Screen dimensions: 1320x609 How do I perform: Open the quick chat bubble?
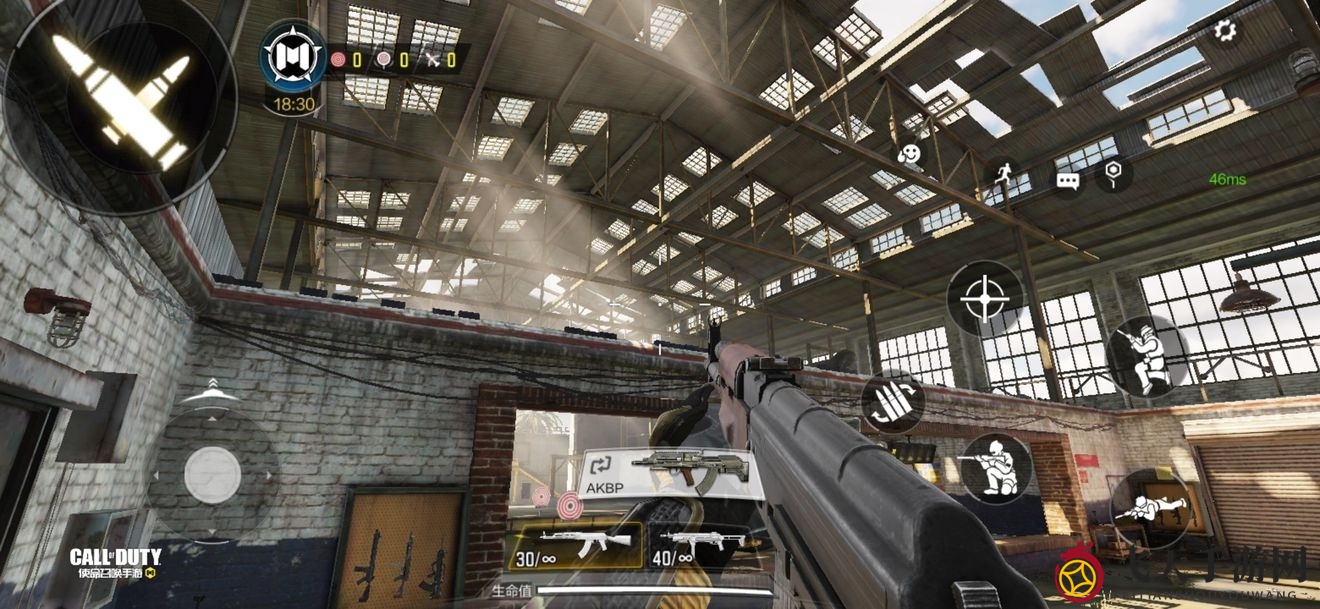(x=1067, y=181)
